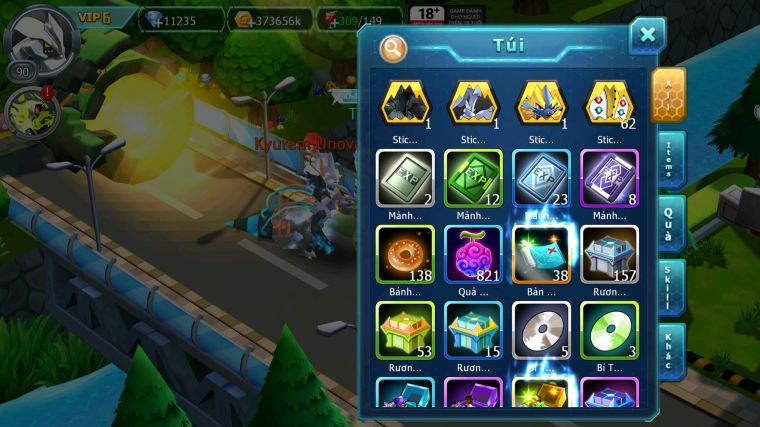760x427 pixels.
Task: Select the orange honeycomb All tab
Action: (668, 95)
